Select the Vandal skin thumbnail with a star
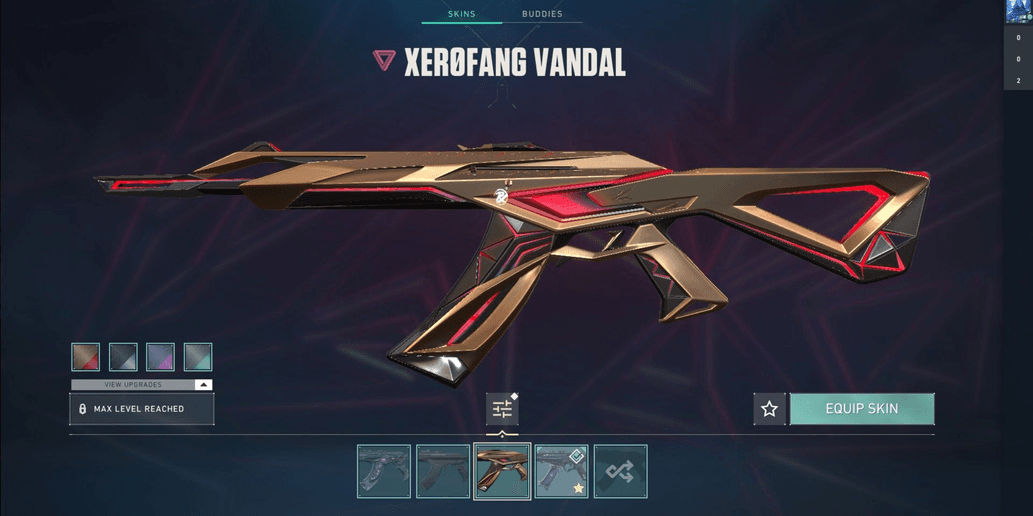The height and width of the screenshot is (516, 1033). point(561,471)
